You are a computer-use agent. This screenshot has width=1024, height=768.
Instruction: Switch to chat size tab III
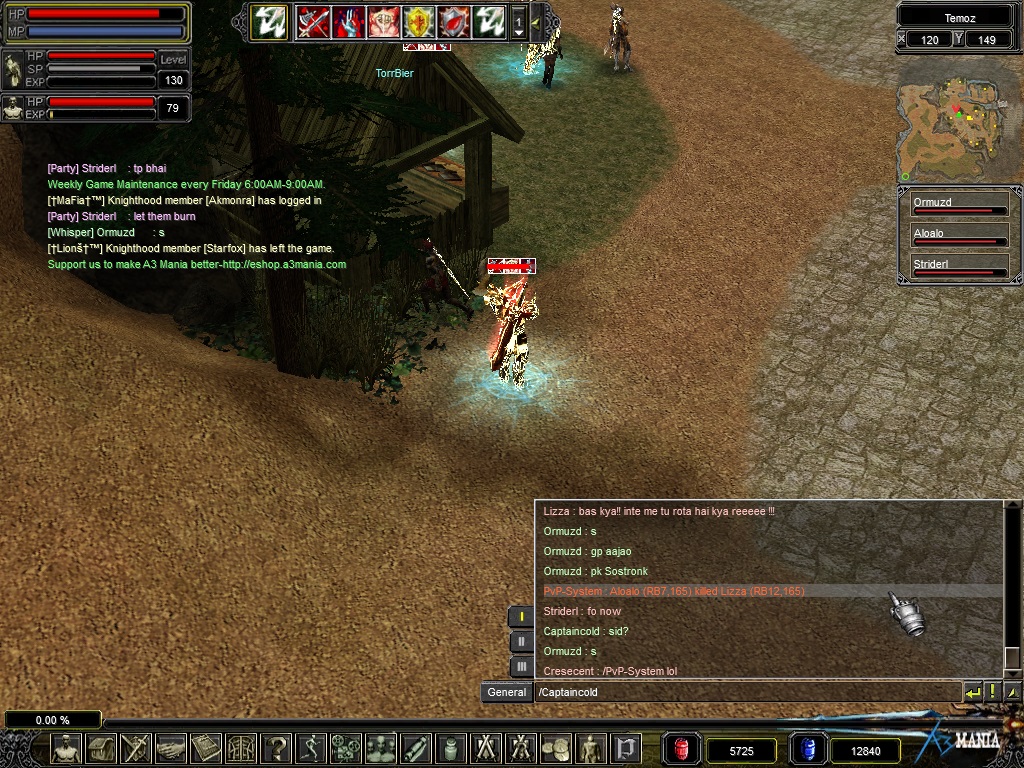521,666
